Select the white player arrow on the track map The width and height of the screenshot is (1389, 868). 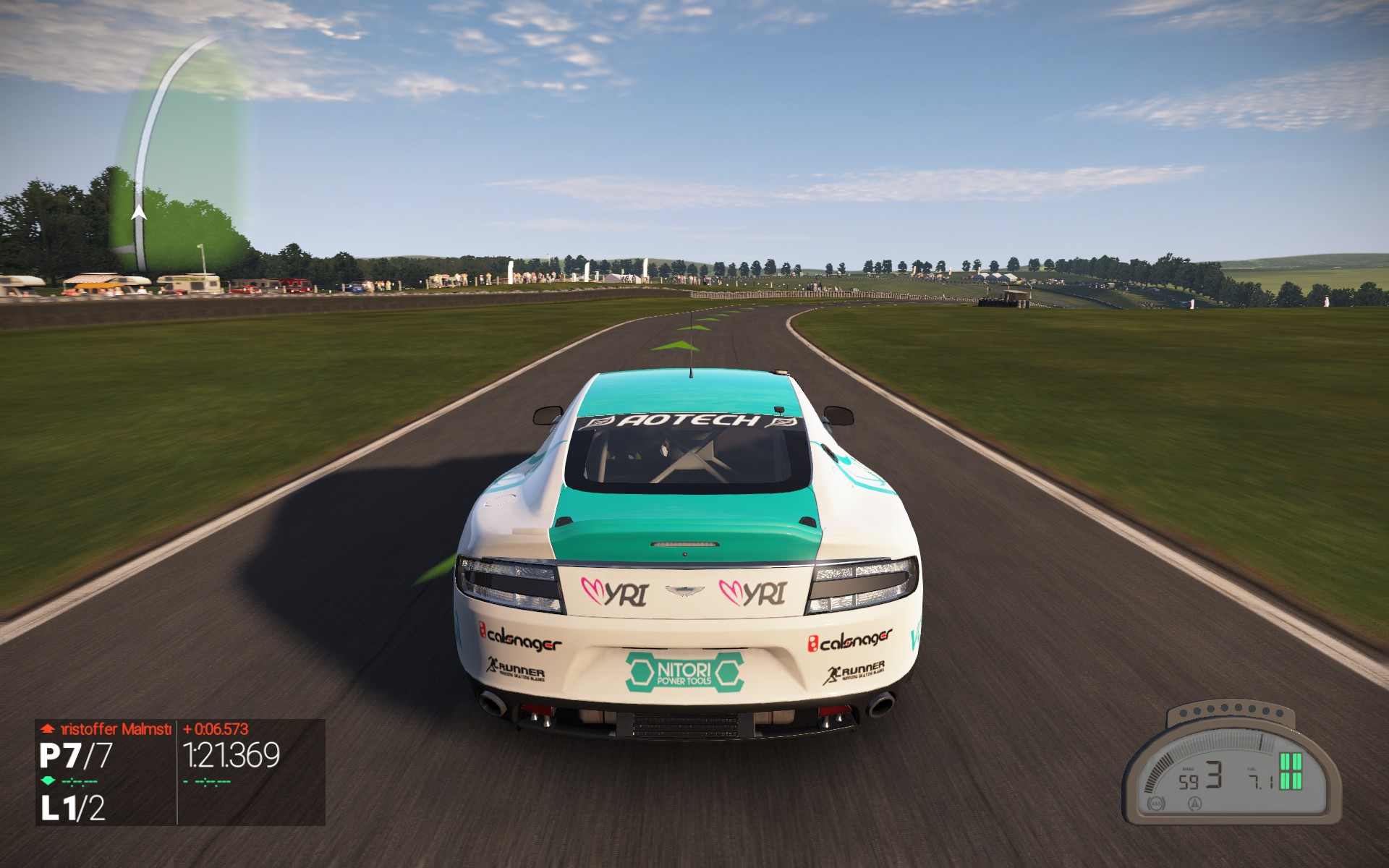tap(138, 213)
